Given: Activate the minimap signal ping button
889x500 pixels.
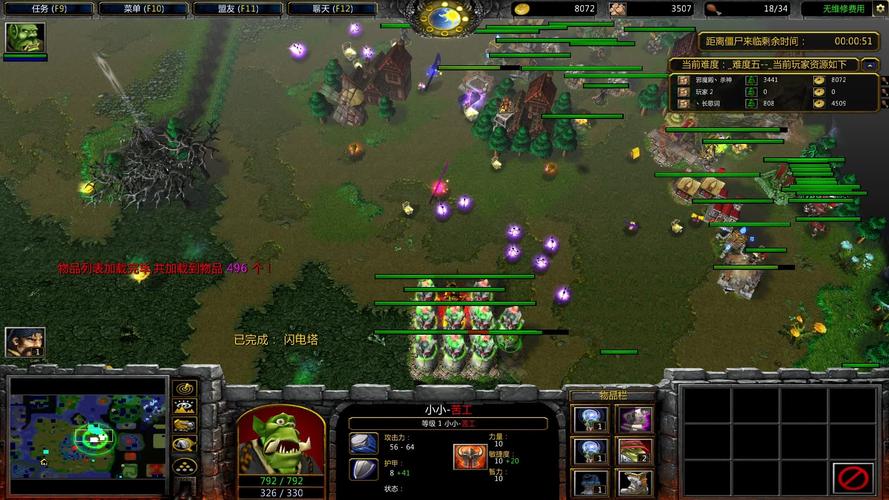Looking at the screenshot, I should [x=184, y=388].
